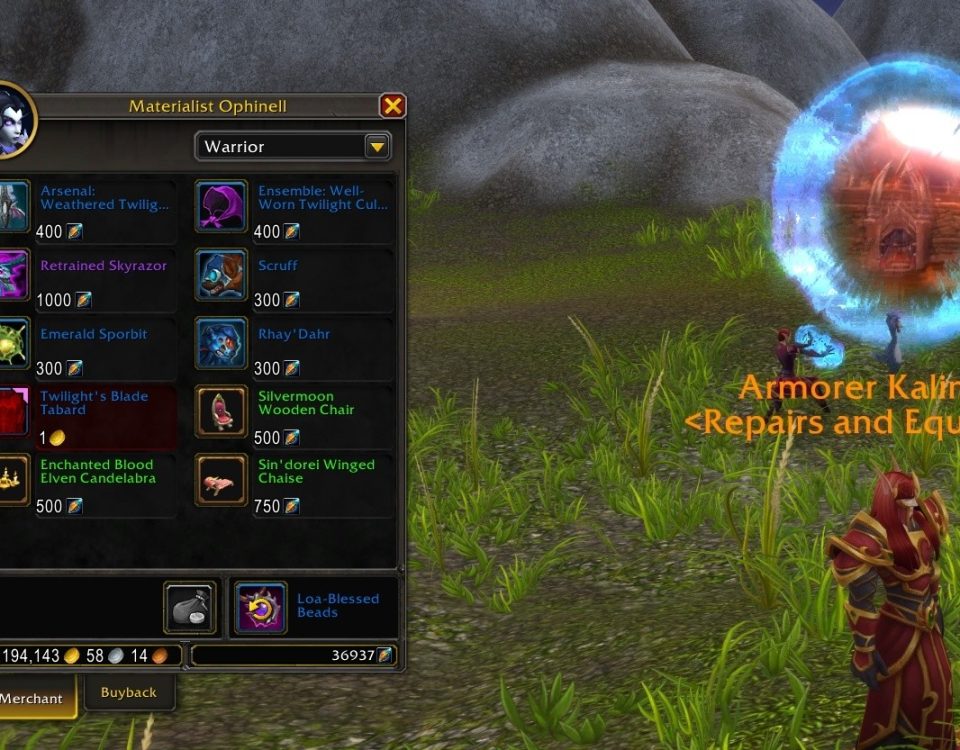Click the sell all junk bag button

[x=189, y=608]
